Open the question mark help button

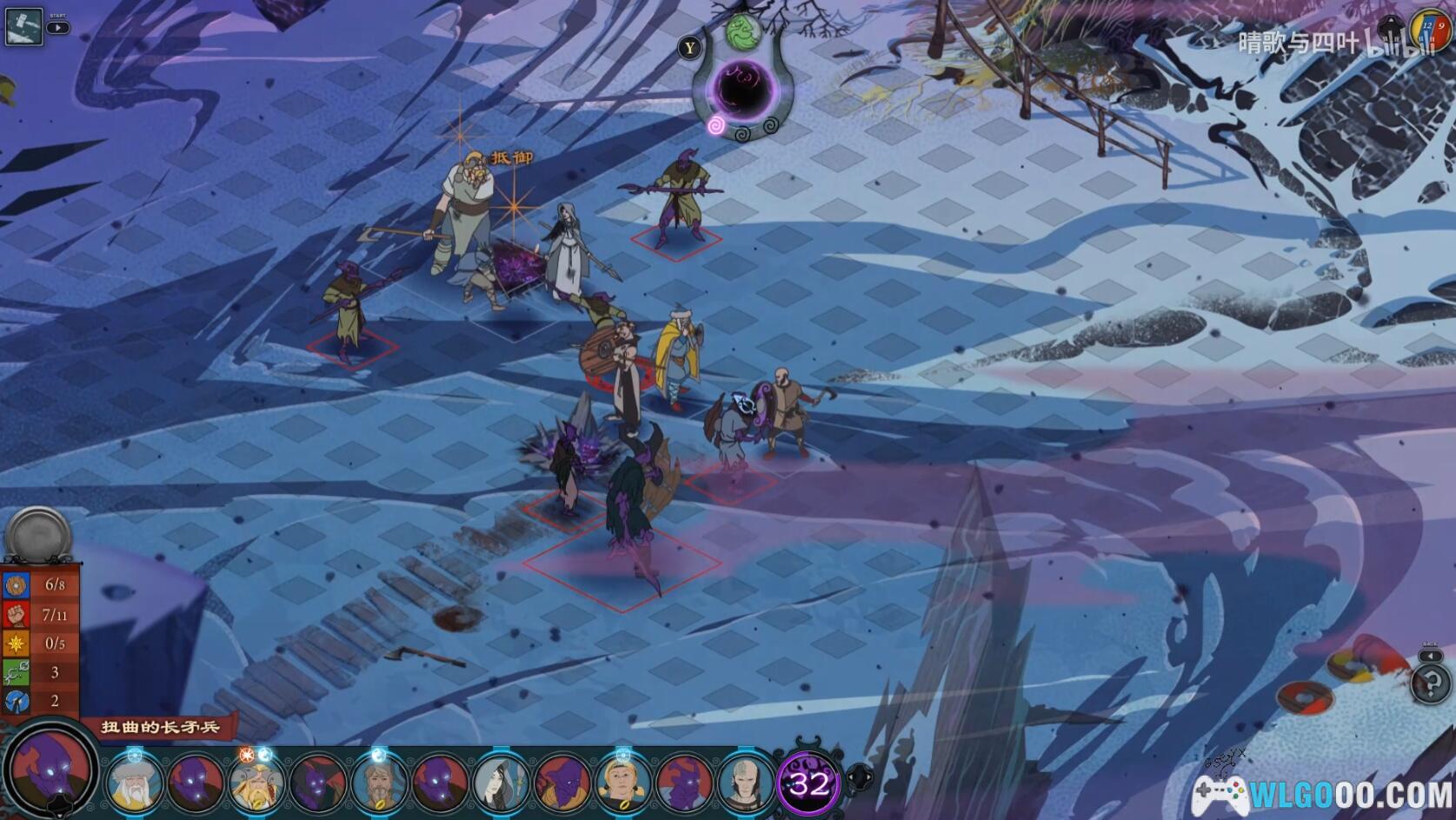tap(1430, 684)
